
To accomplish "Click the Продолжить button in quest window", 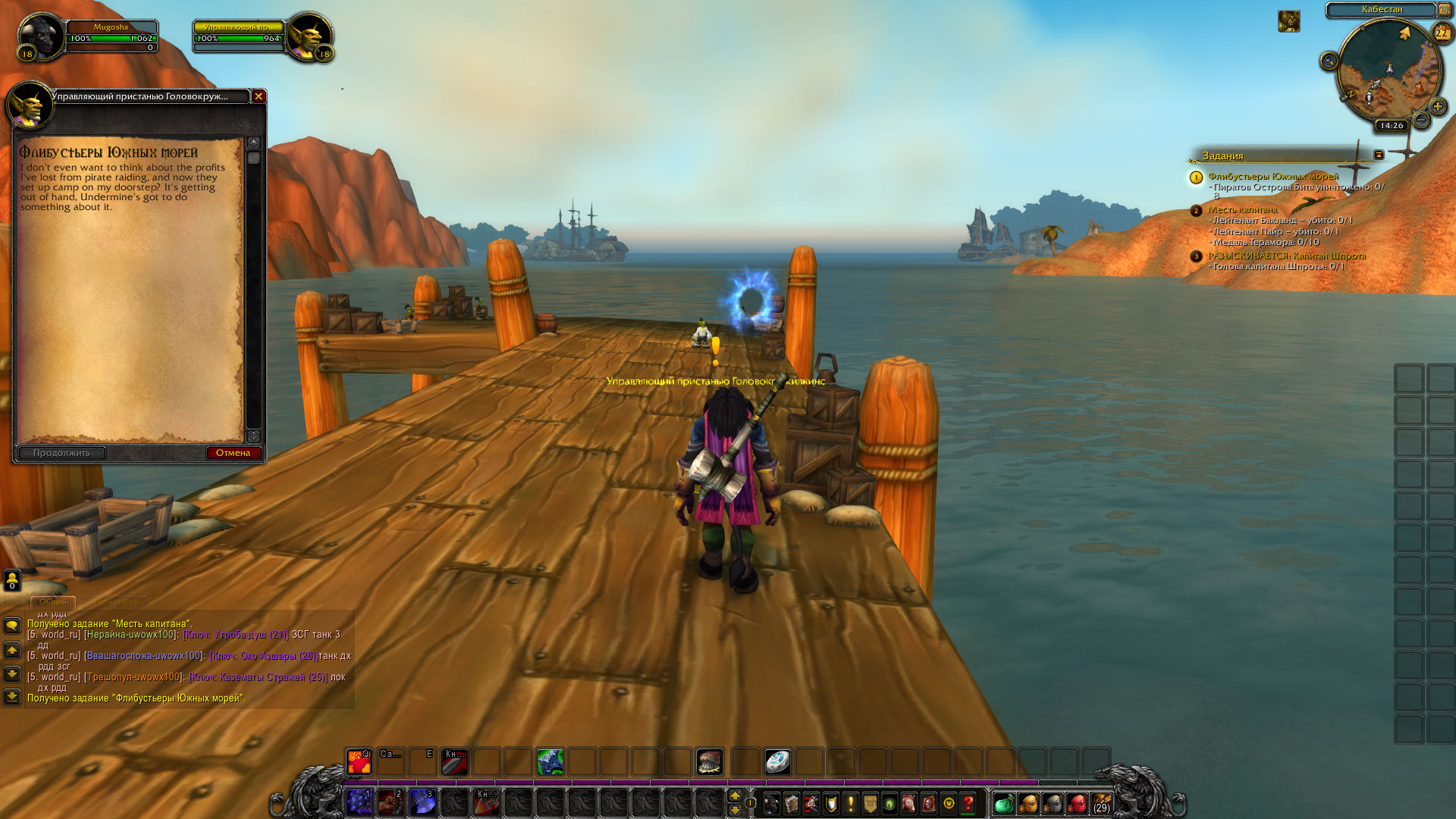I will (x=61, y=453).
